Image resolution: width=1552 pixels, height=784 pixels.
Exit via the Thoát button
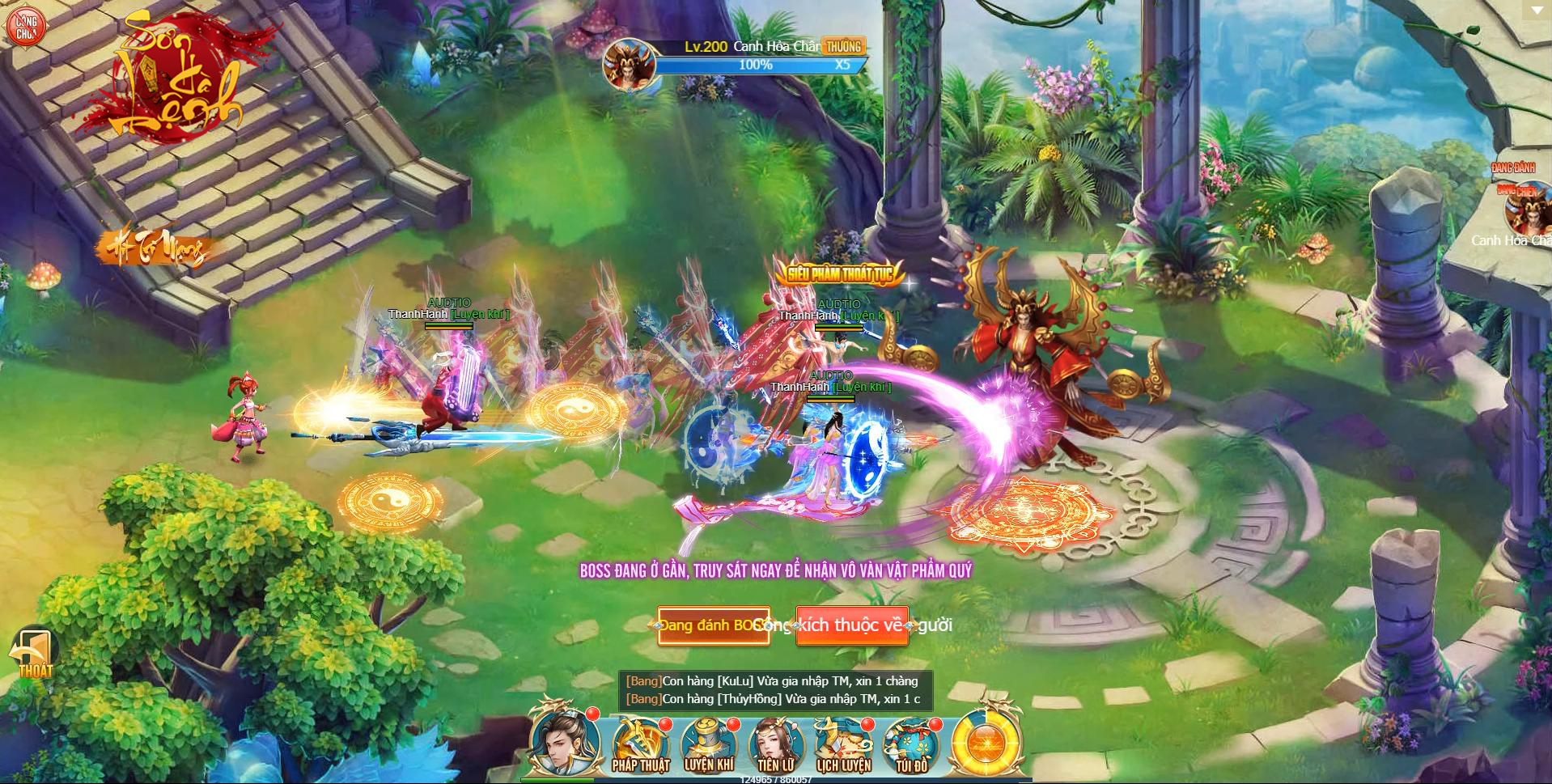34,655
